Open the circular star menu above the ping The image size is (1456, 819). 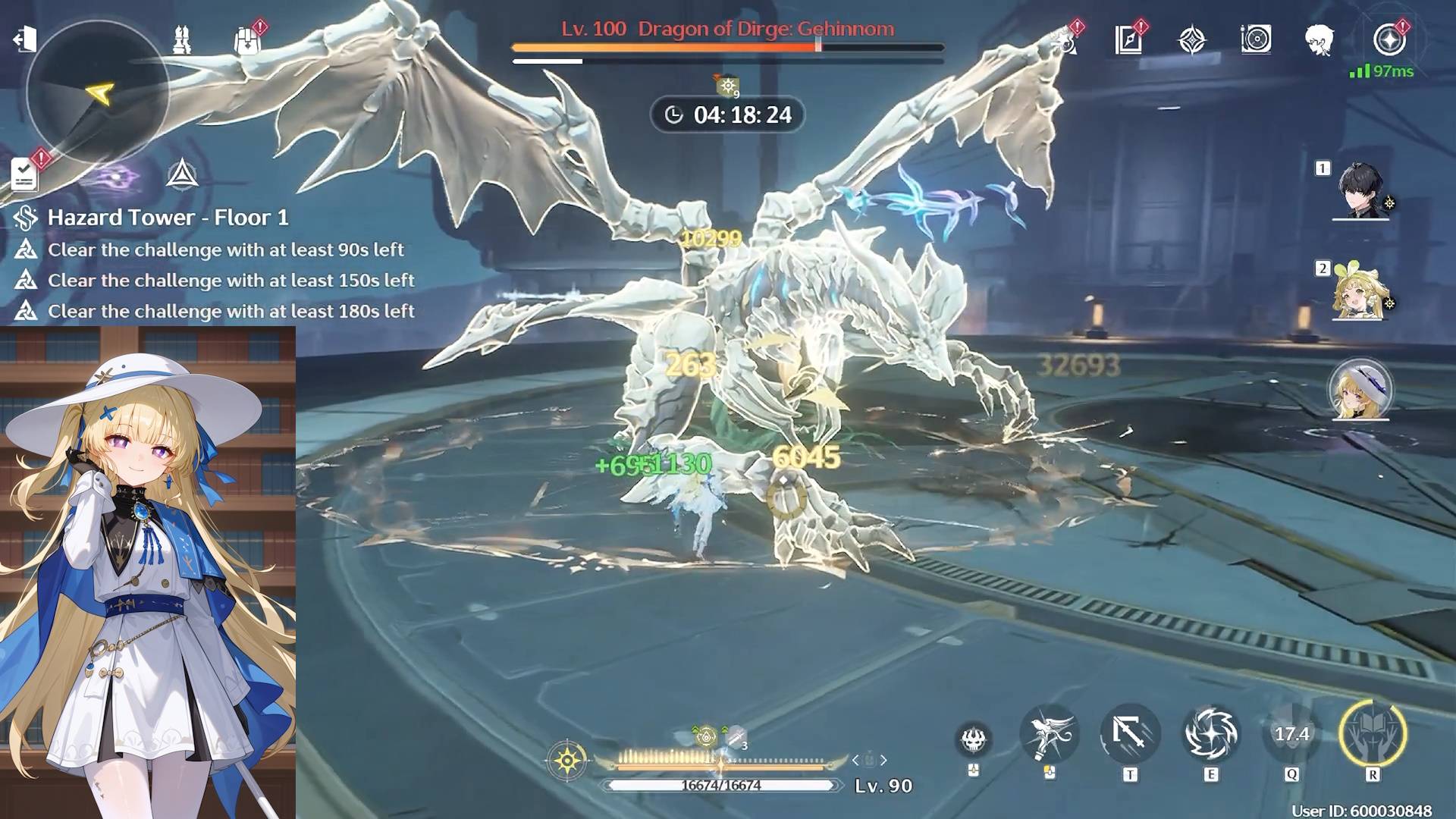1389,39
